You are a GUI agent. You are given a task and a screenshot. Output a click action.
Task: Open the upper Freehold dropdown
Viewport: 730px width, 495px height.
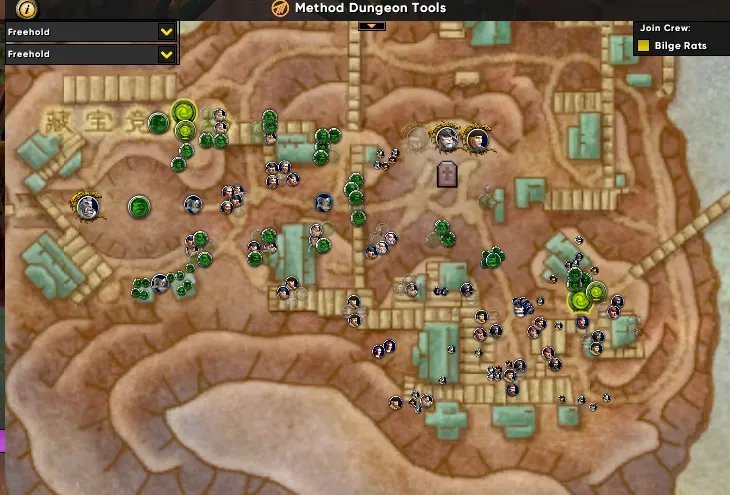[166, 32]
